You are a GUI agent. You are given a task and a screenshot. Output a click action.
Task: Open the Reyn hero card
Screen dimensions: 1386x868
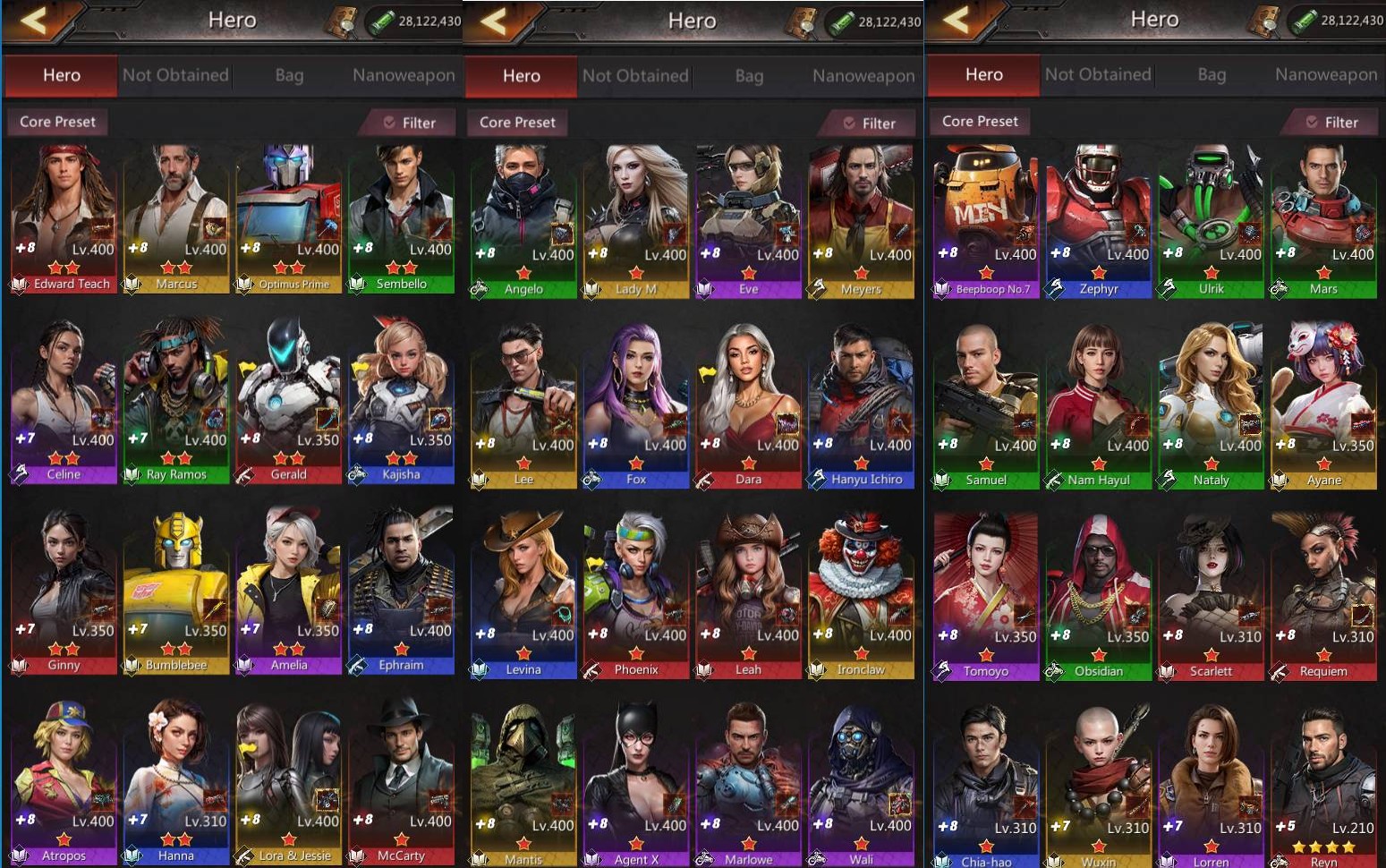point(1323,789)
